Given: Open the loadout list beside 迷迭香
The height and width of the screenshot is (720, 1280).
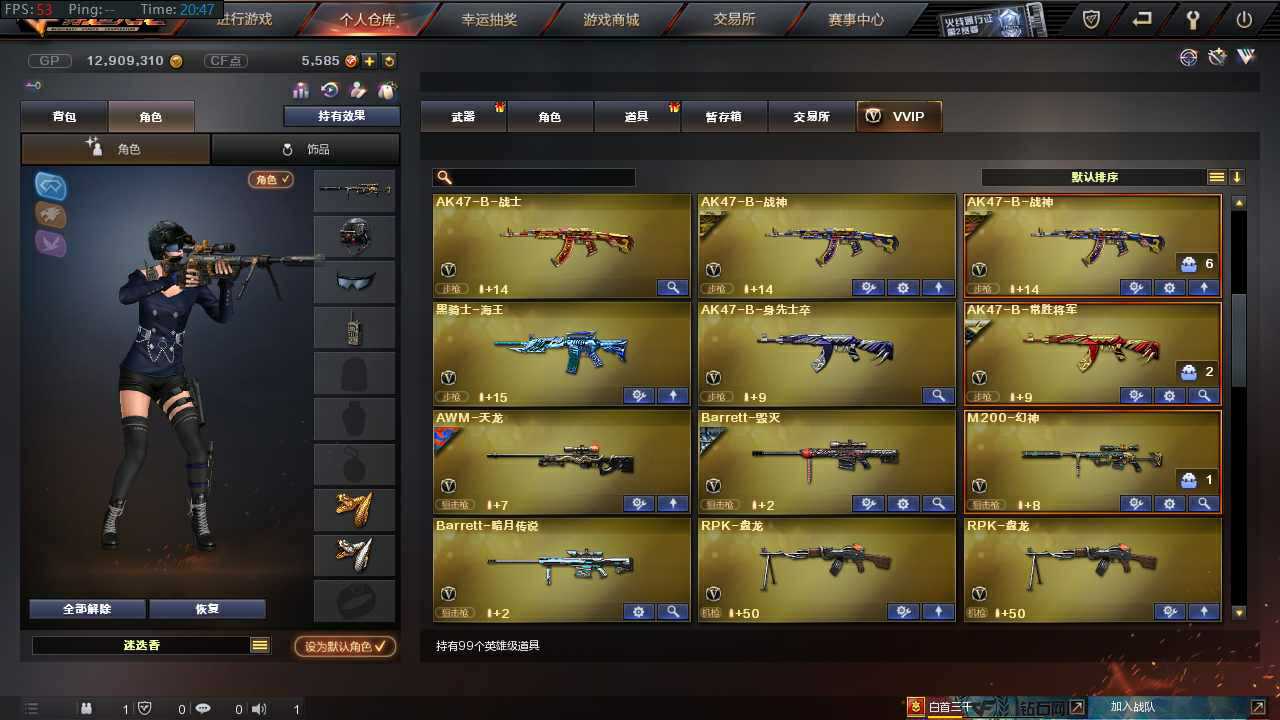Looking at the screenshot, I should 260,645.
